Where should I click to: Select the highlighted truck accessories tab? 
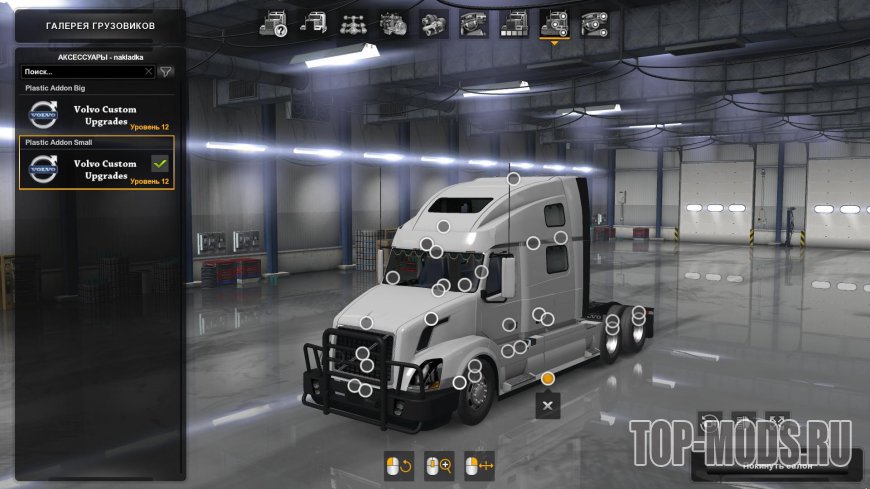(553, 23)
